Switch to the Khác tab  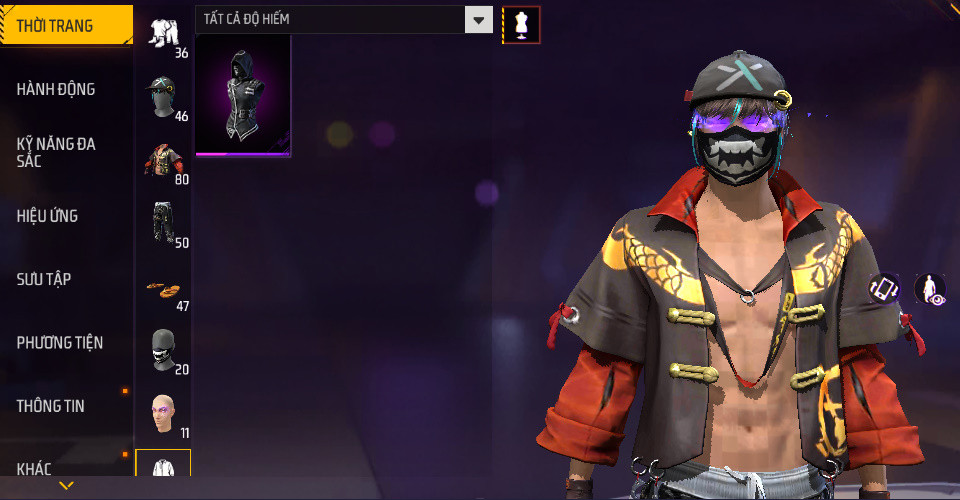click(66, 468)
